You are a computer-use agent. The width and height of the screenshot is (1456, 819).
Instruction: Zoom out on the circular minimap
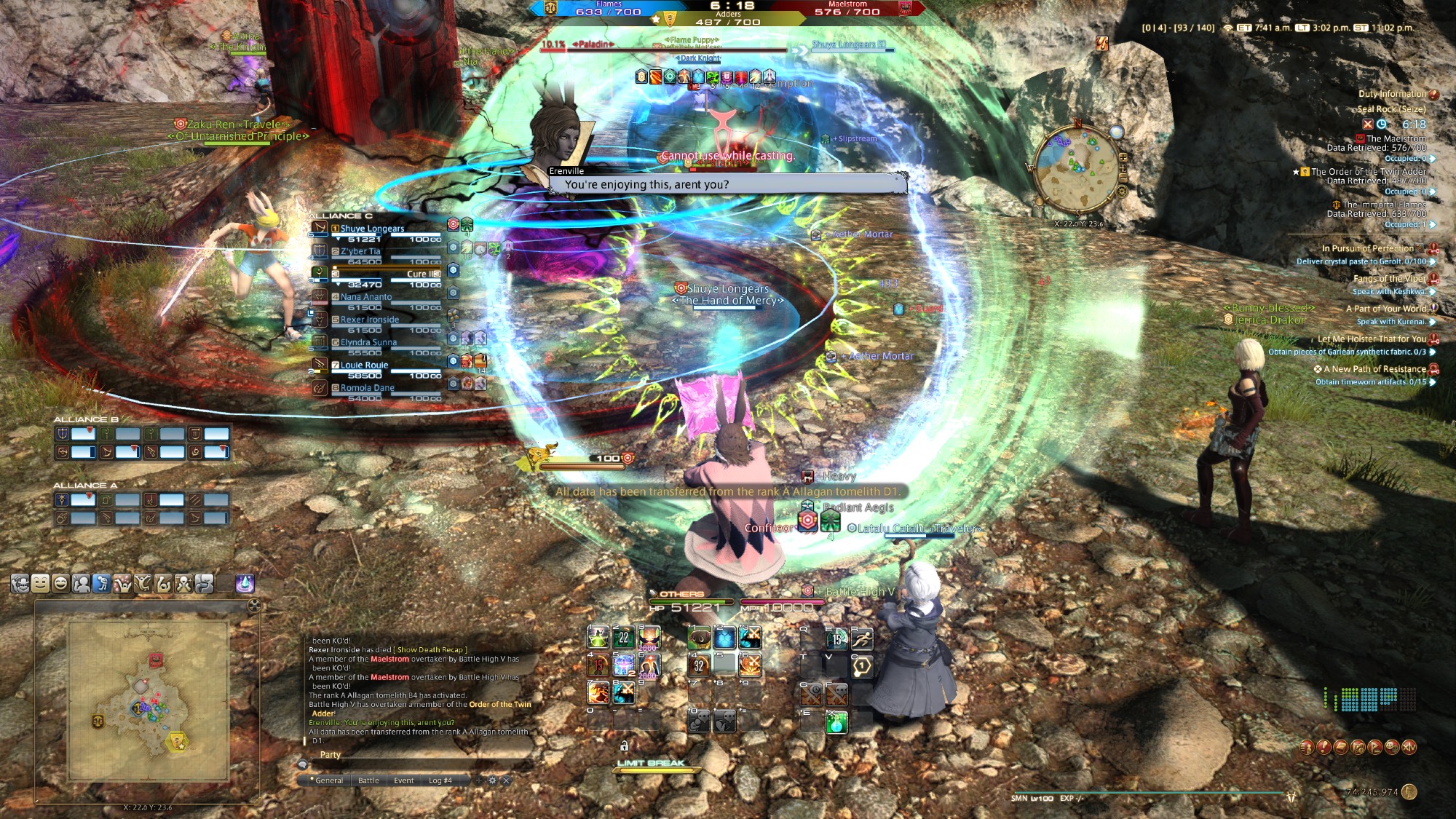pyautogui.click(x=1123, y=178)
